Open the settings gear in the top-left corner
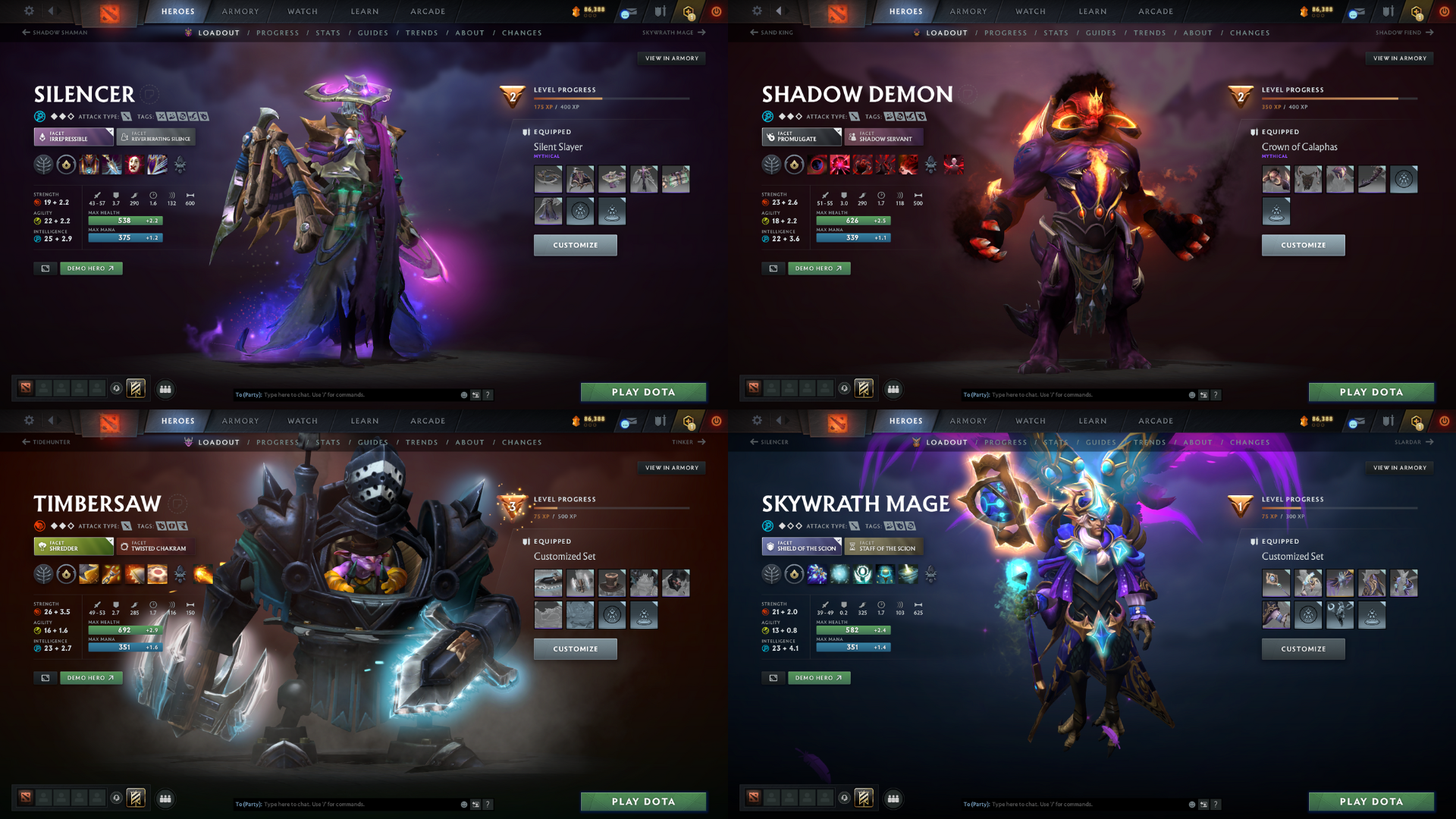The image size is (1456, 819). point(29,11)
